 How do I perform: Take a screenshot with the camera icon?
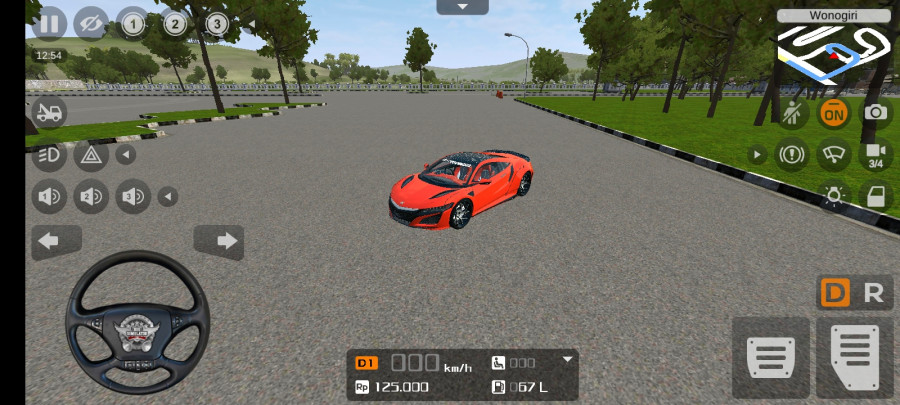[x=875, y=112]
